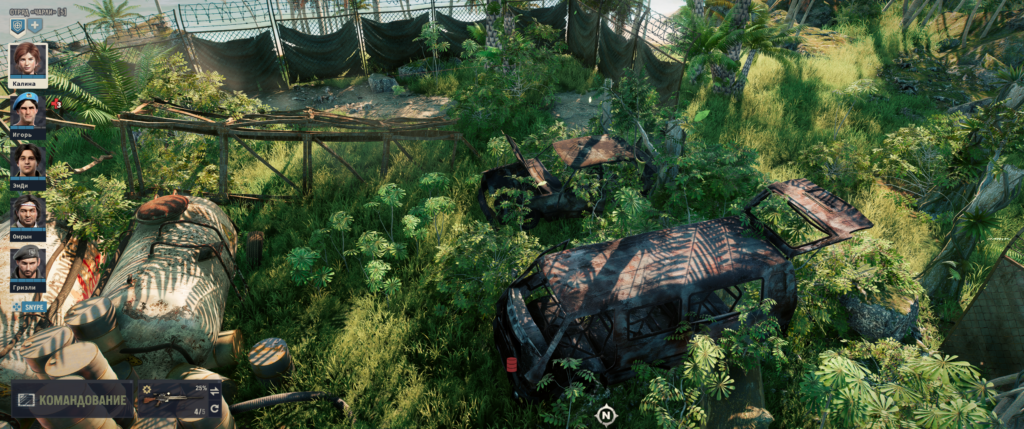Screen dimensions: 1024x429
Task: Select the sniper rifle weapon slot
Action: pyautogui.click(x=171, y=400)
